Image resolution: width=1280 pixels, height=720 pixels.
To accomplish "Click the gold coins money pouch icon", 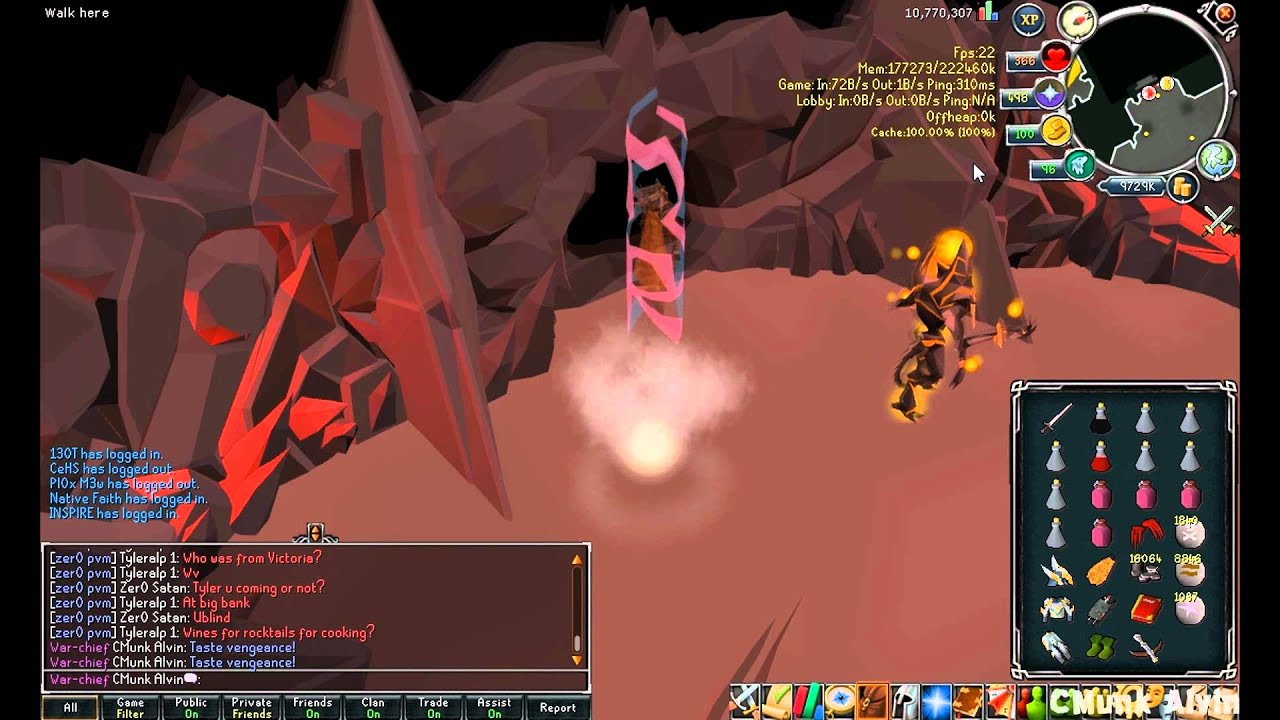I will (1182, 186).
